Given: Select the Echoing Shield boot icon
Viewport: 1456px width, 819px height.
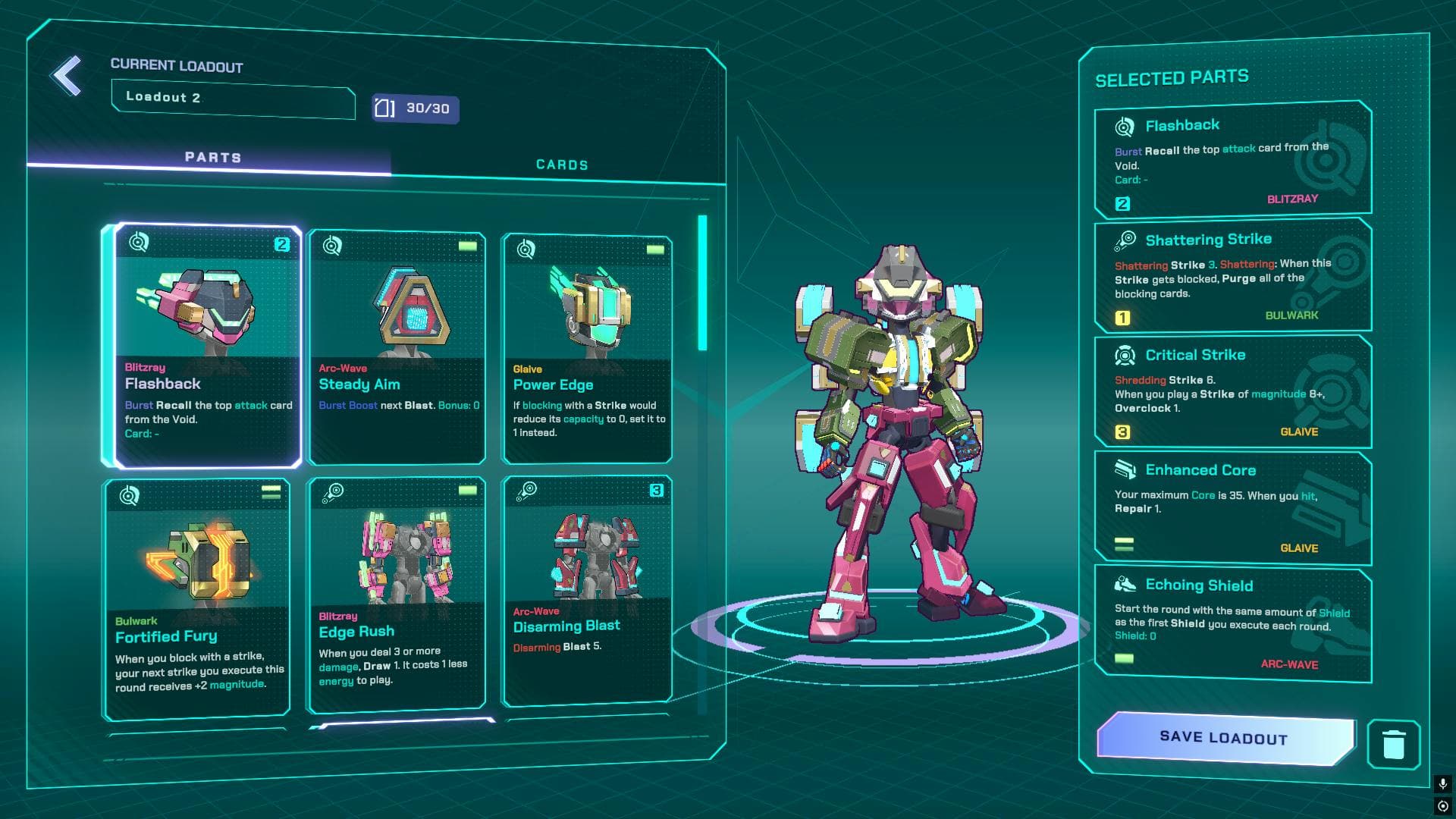Looking at the screenshot, I should coord(1127,584).
